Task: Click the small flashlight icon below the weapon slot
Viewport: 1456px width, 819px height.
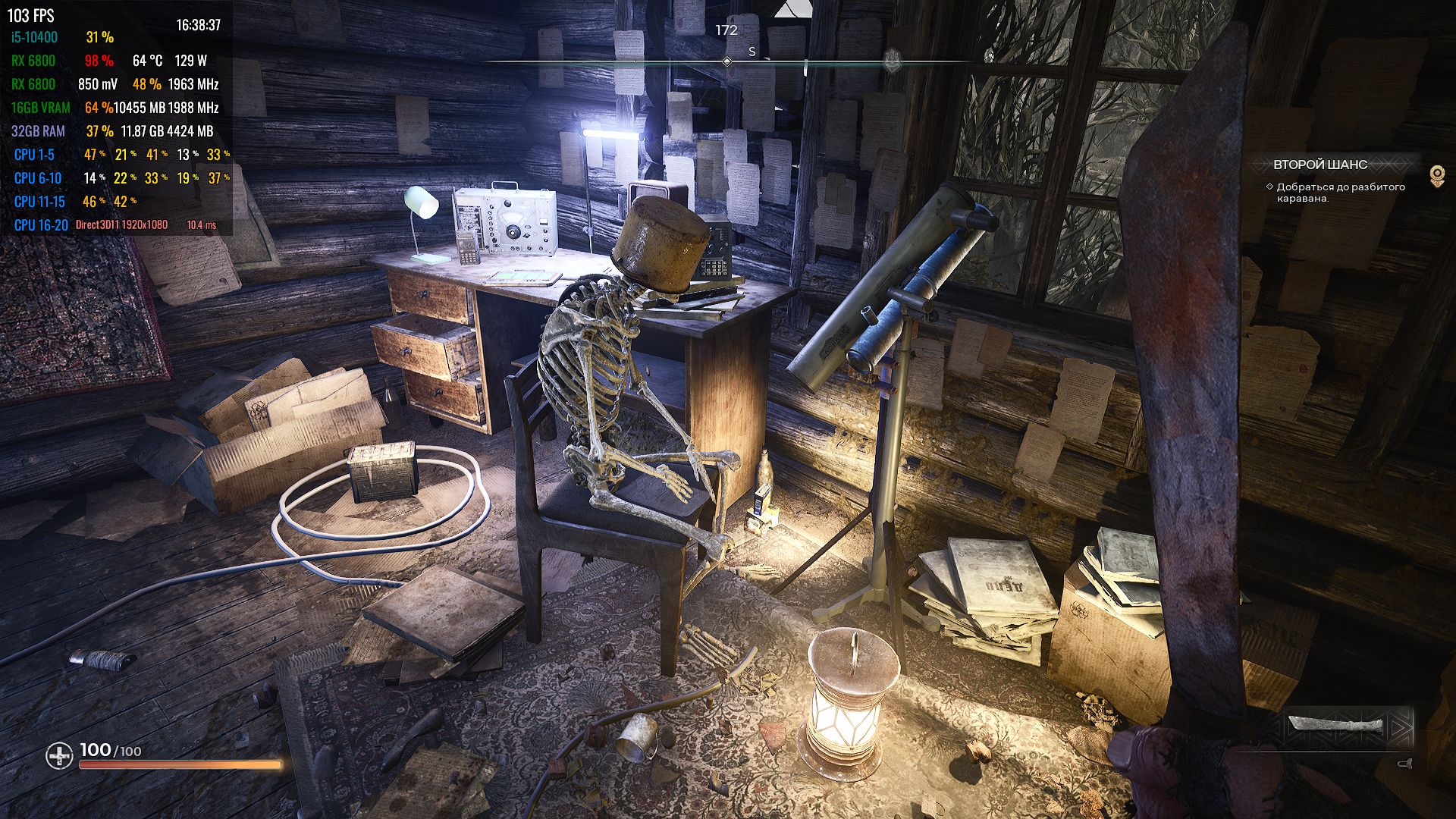Action: click(1404, 764)
